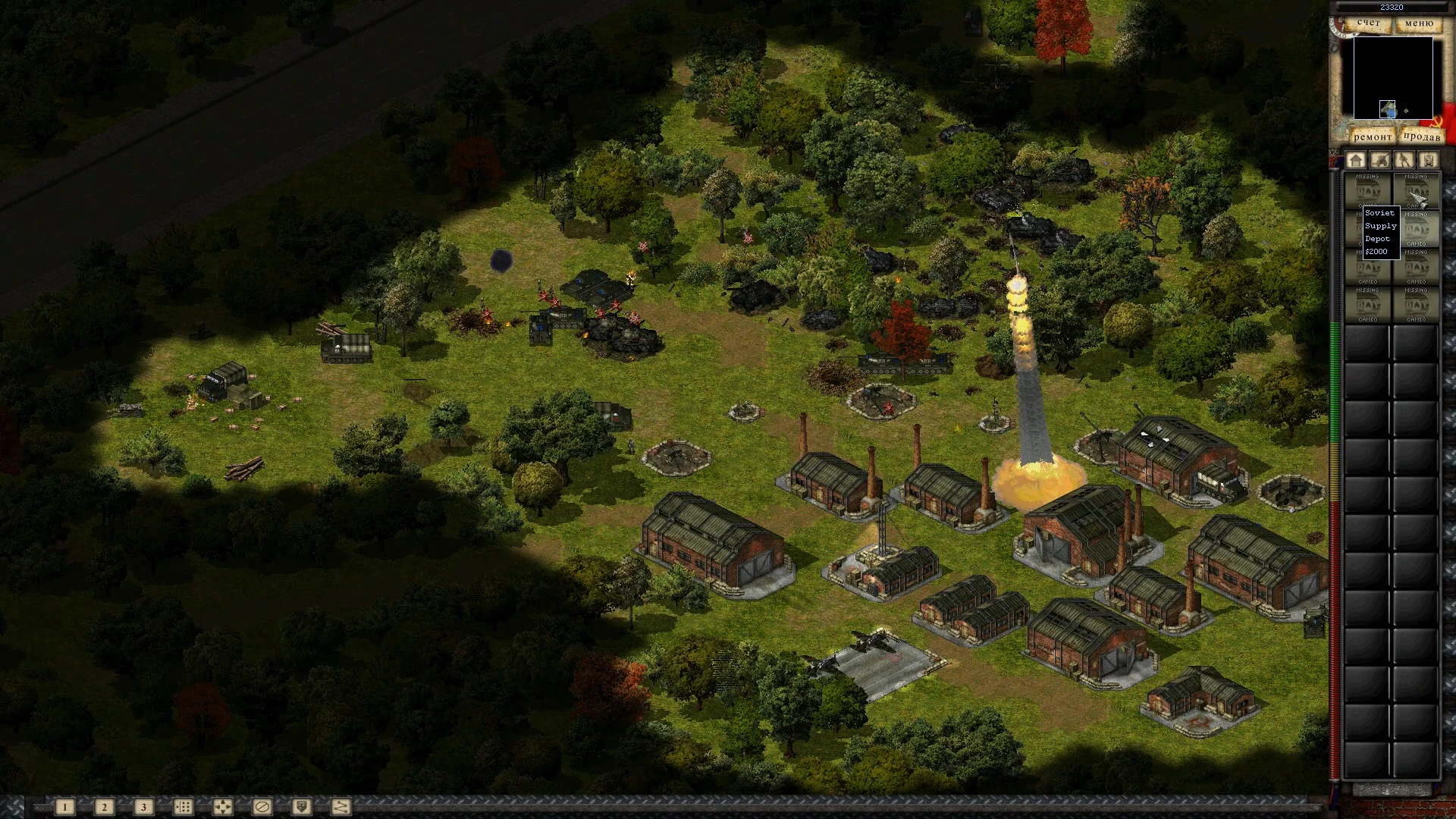This screenshot has width=1456, height=819.
Task: Choose the build cameo under the cursor
Action: tap(1416, 191)
